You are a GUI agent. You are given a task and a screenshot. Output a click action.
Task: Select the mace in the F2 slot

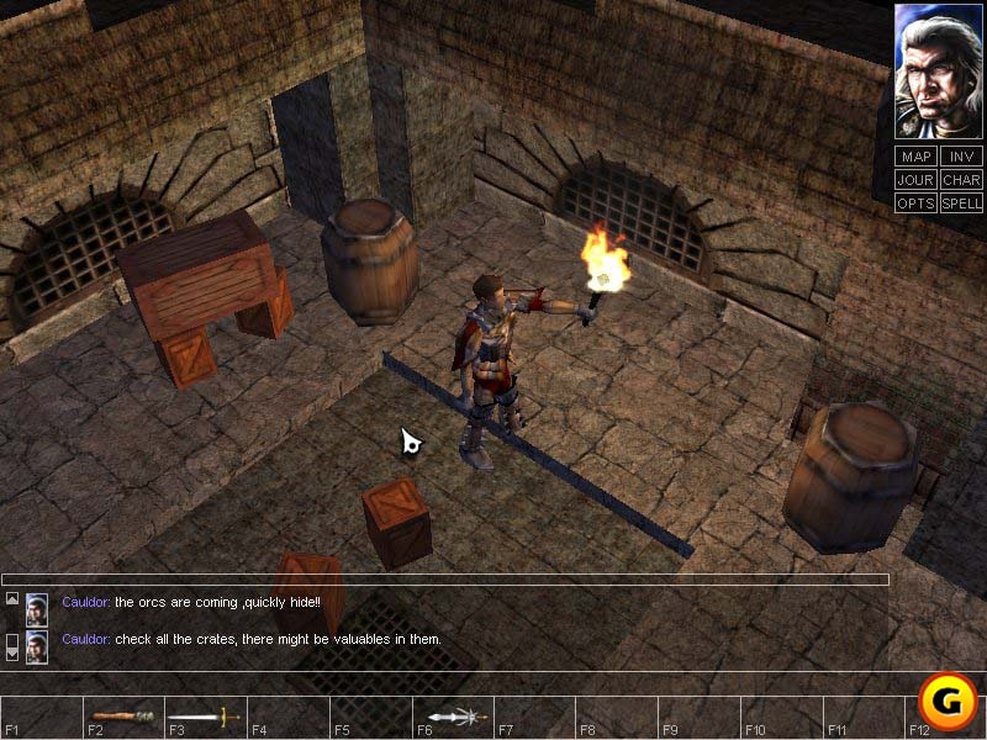click(x=123, y=716)
